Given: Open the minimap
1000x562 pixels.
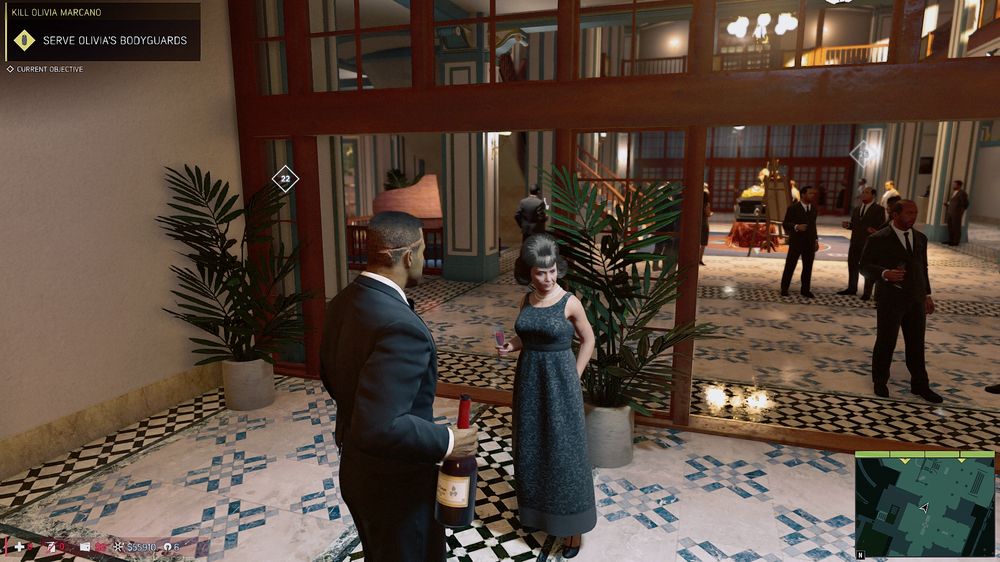Looking at the screenshot, I should 925,505.
